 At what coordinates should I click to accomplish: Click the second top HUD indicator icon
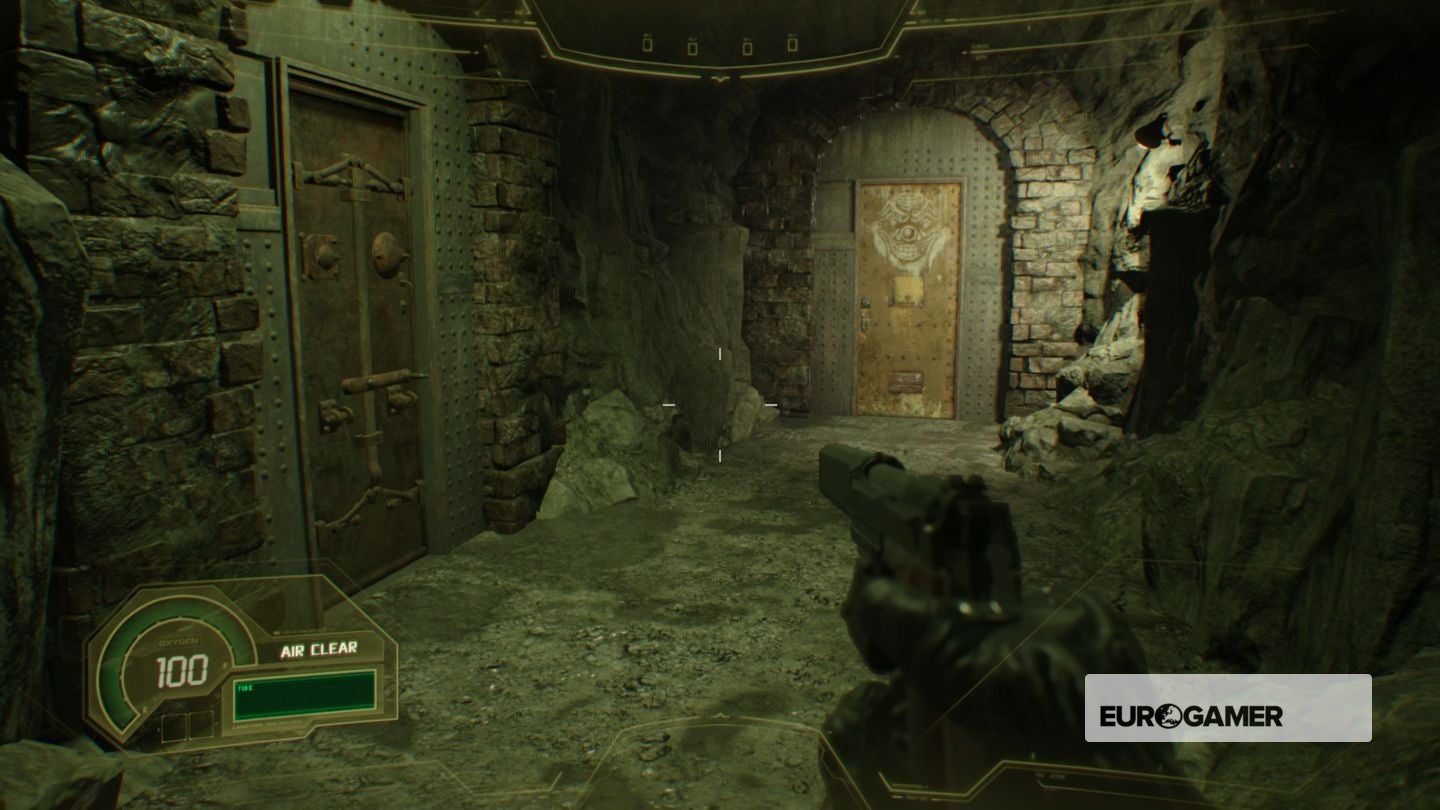[x=692, y=46]
